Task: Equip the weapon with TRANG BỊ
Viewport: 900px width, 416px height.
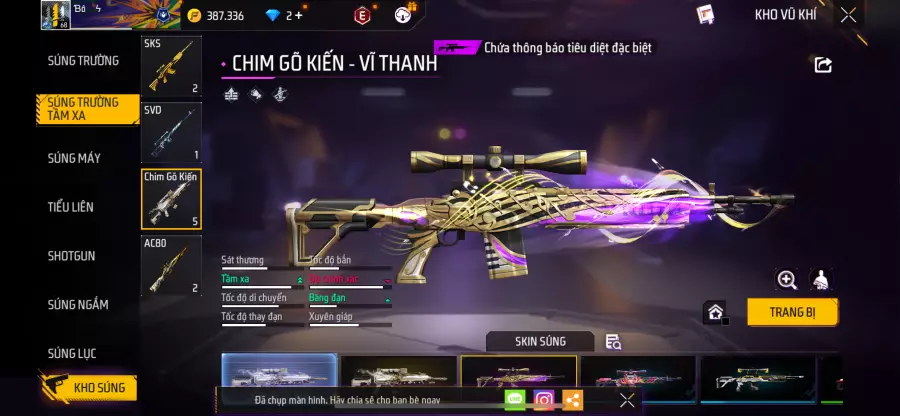Action: [x=792, y=311]
